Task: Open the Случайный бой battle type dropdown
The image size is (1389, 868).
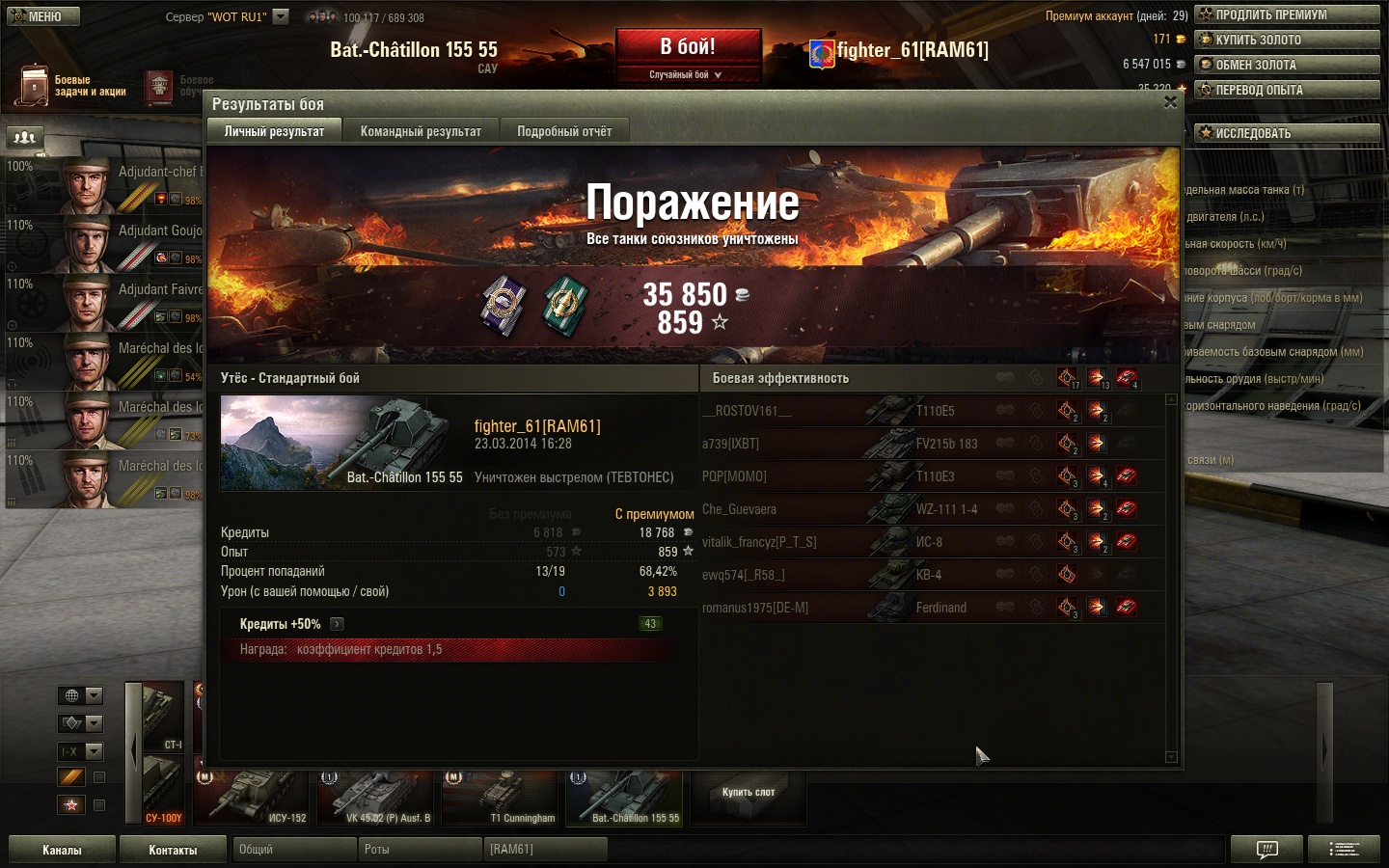Action: coord(686,74)
